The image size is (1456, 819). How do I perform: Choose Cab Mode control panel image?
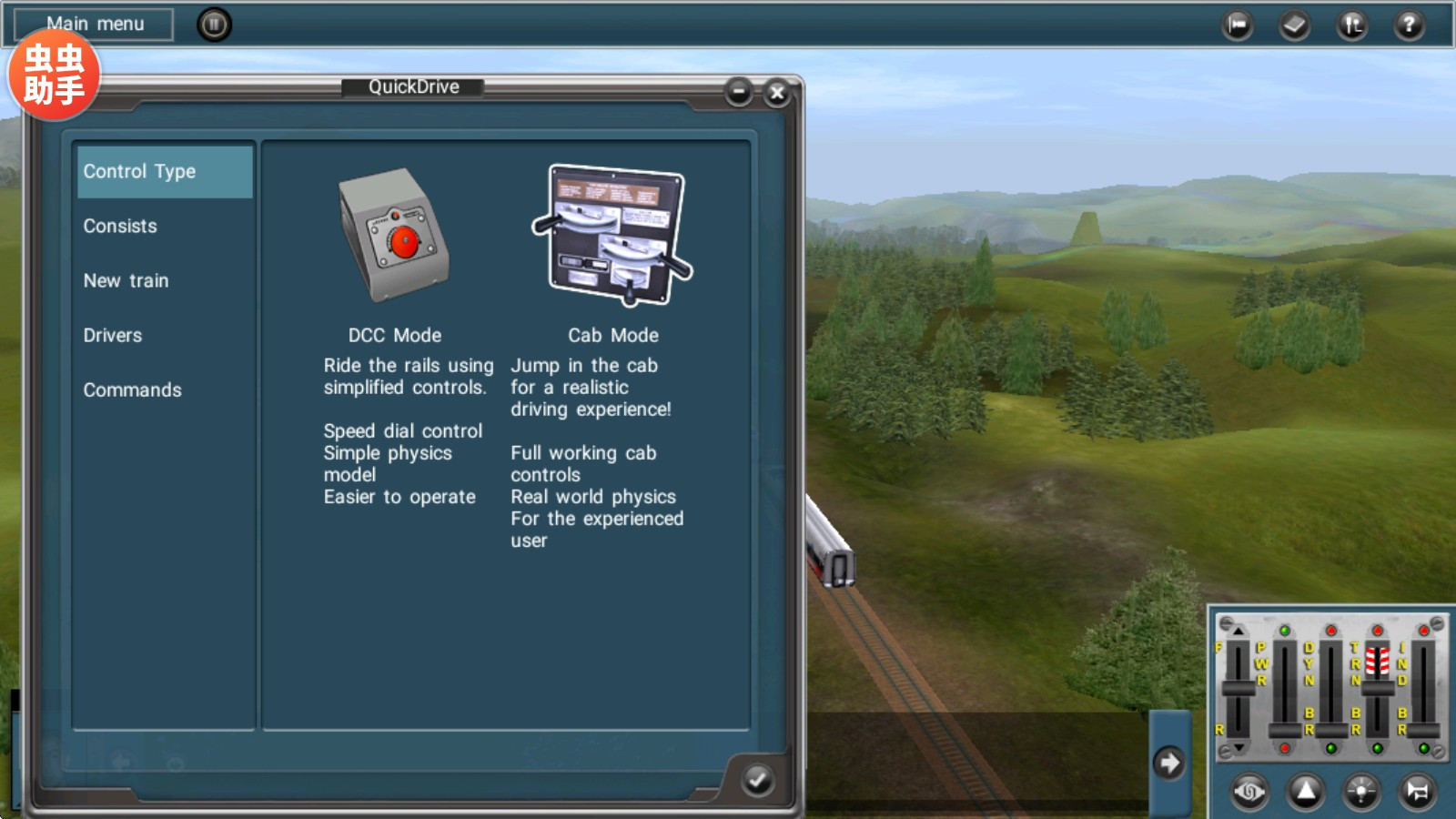[612, 235]
